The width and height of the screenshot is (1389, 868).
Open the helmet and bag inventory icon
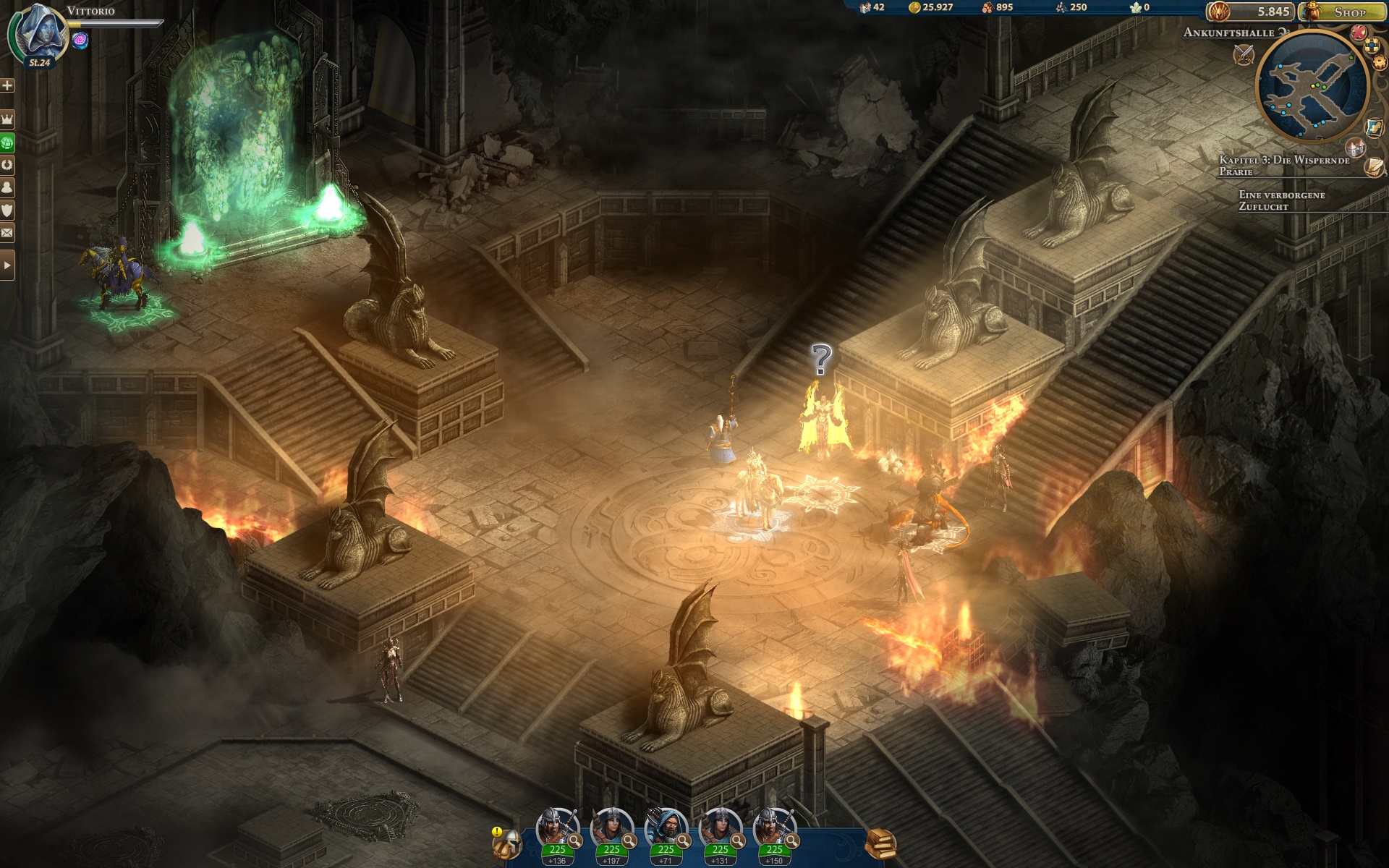pos(507,843)
